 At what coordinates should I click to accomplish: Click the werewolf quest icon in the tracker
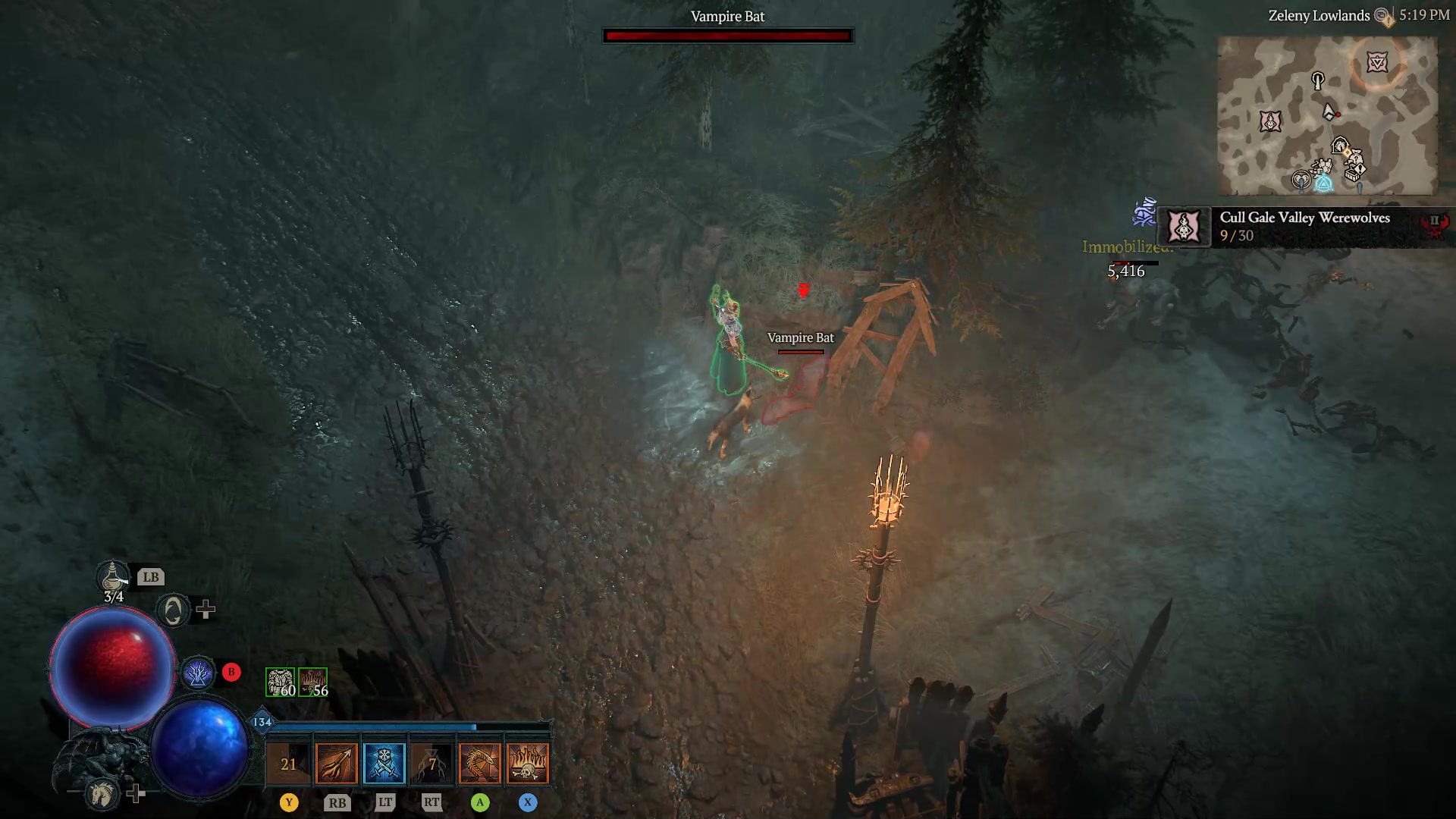coord(1183,227)
